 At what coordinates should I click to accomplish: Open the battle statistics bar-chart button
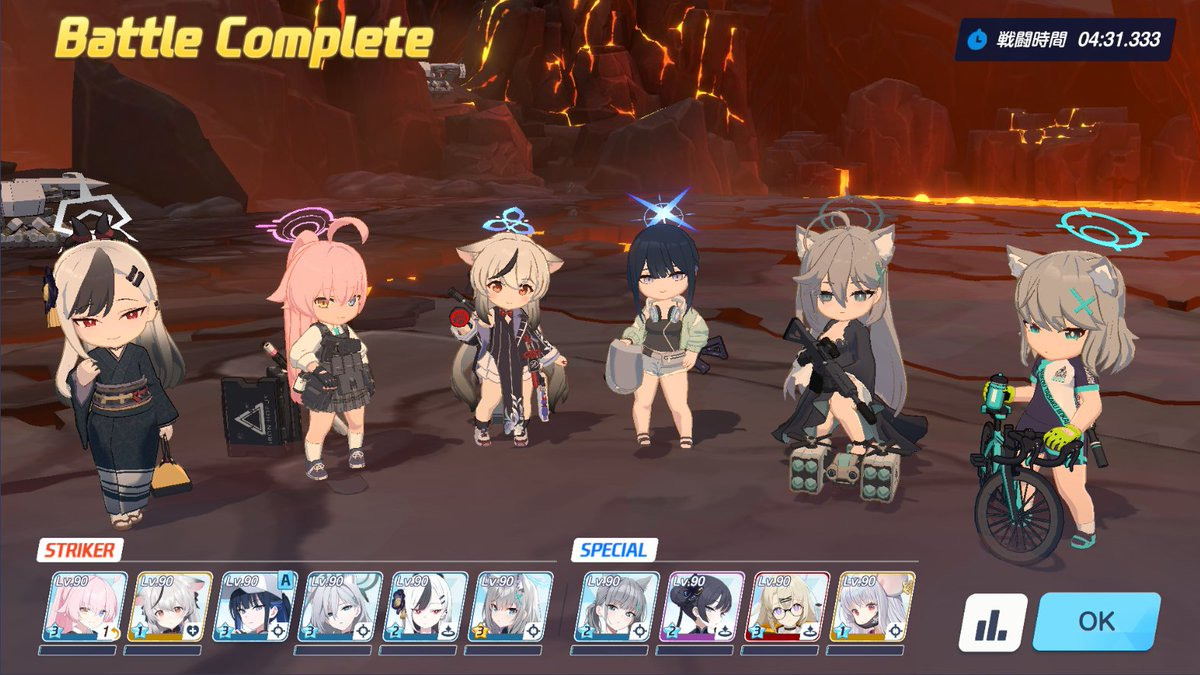tap(992, 623)
